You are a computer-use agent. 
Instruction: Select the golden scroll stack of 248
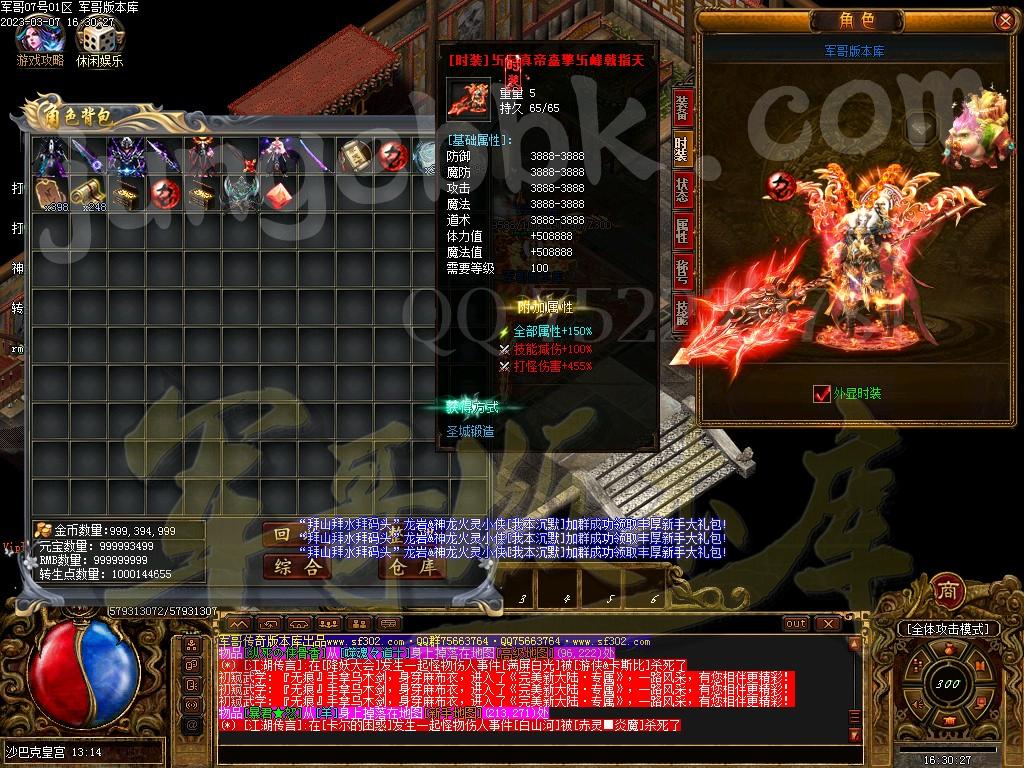coord(88,193)
